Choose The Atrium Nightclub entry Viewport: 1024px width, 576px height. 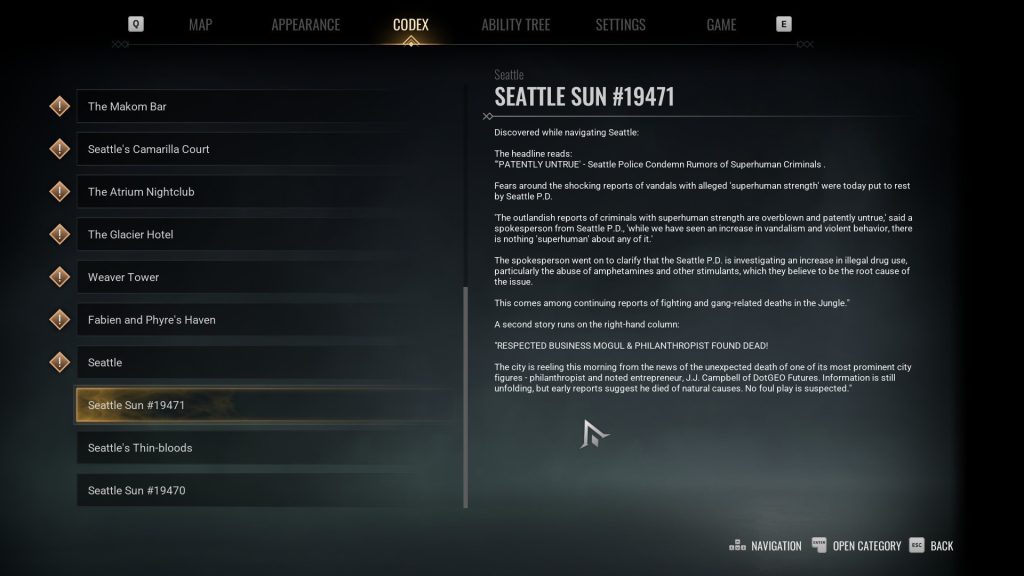coord(258,192)
